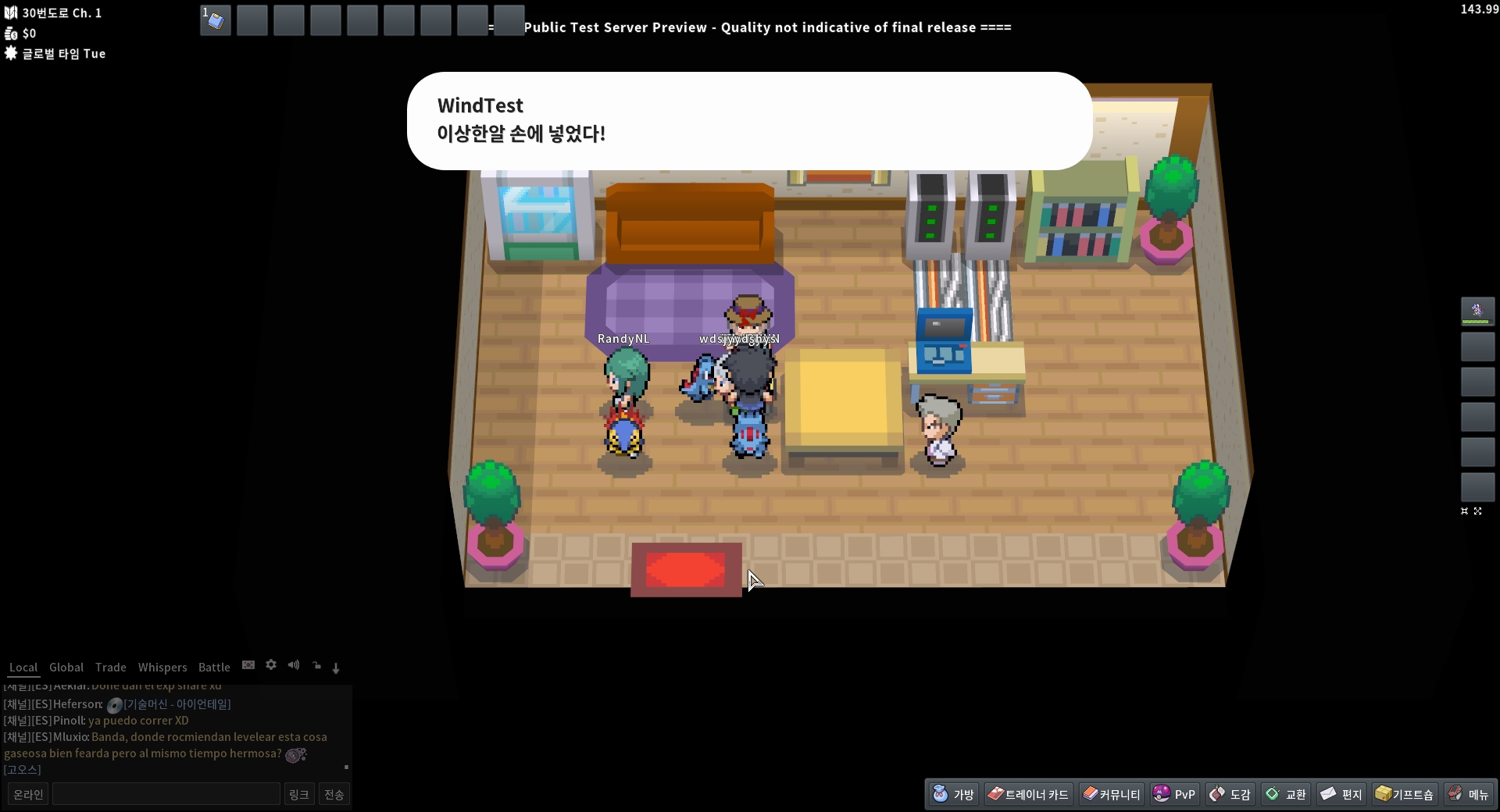
Task: Select the item in hotbar slot 1
Action: pos(216,20)
